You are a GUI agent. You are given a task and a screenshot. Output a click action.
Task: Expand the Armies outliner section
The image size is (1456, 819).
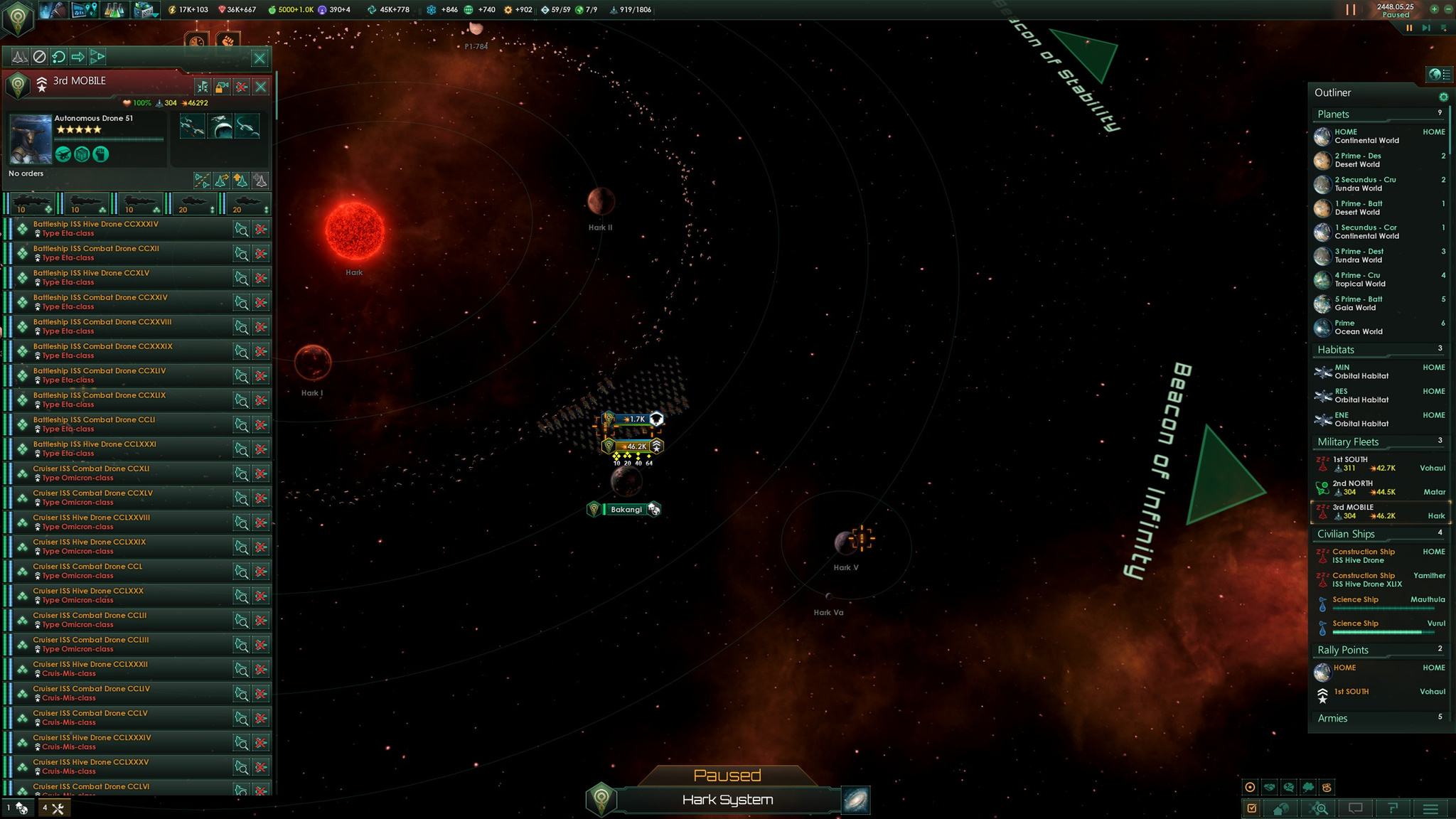pyautogui.click(x=1333, y=719)
